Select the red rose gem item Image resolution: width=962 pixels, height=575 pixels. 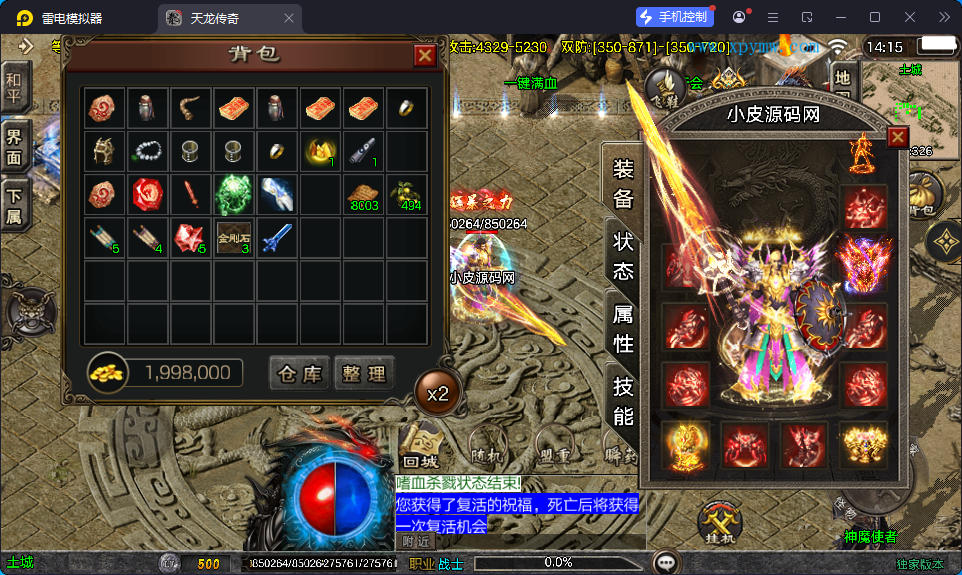[x=148, y=194]
